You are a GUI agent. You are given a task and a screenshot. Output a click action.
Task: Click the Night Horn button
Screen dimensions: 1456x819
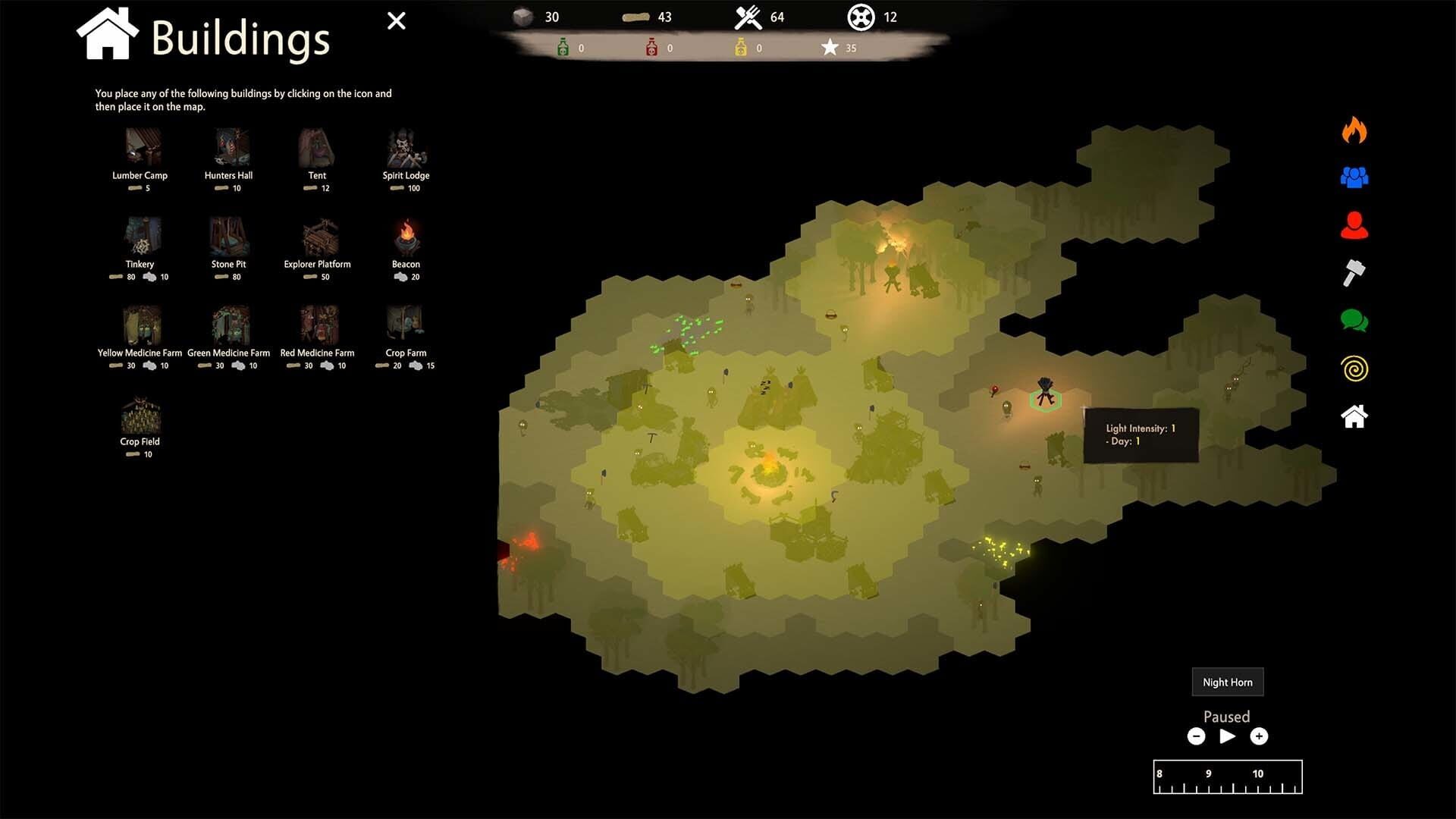(1227, 682)
